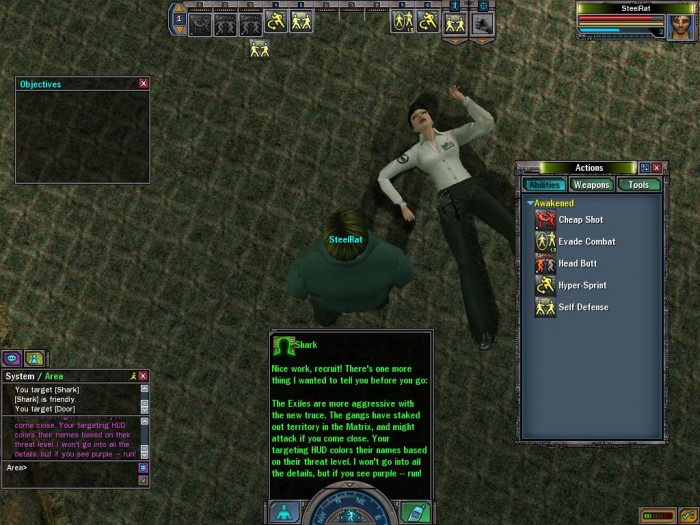Close the System / Area chat window
The width and height of the screenshot is (700, 525).
[143, 376]
